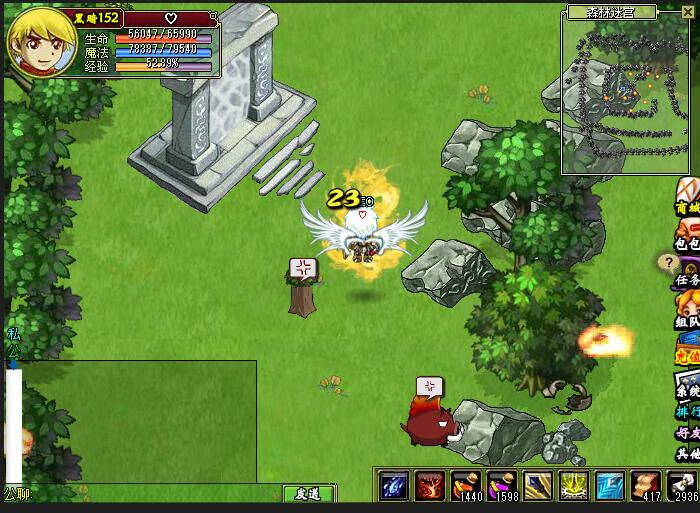Use the purple potion with 1598 count
Viewport: 700px width, 513px height.
pos(503,485)
